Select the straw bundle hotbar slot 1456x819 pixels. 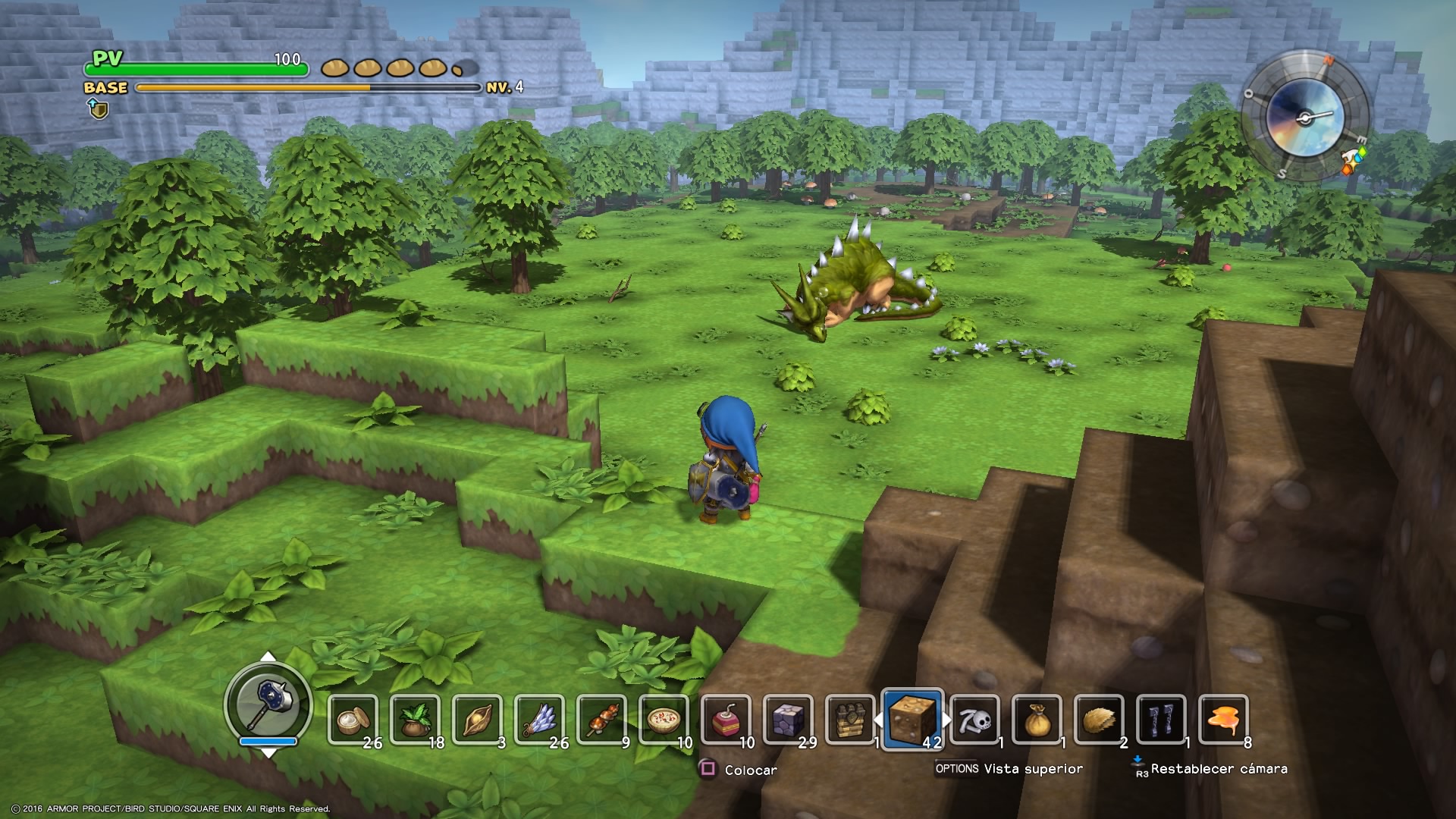1100,720
